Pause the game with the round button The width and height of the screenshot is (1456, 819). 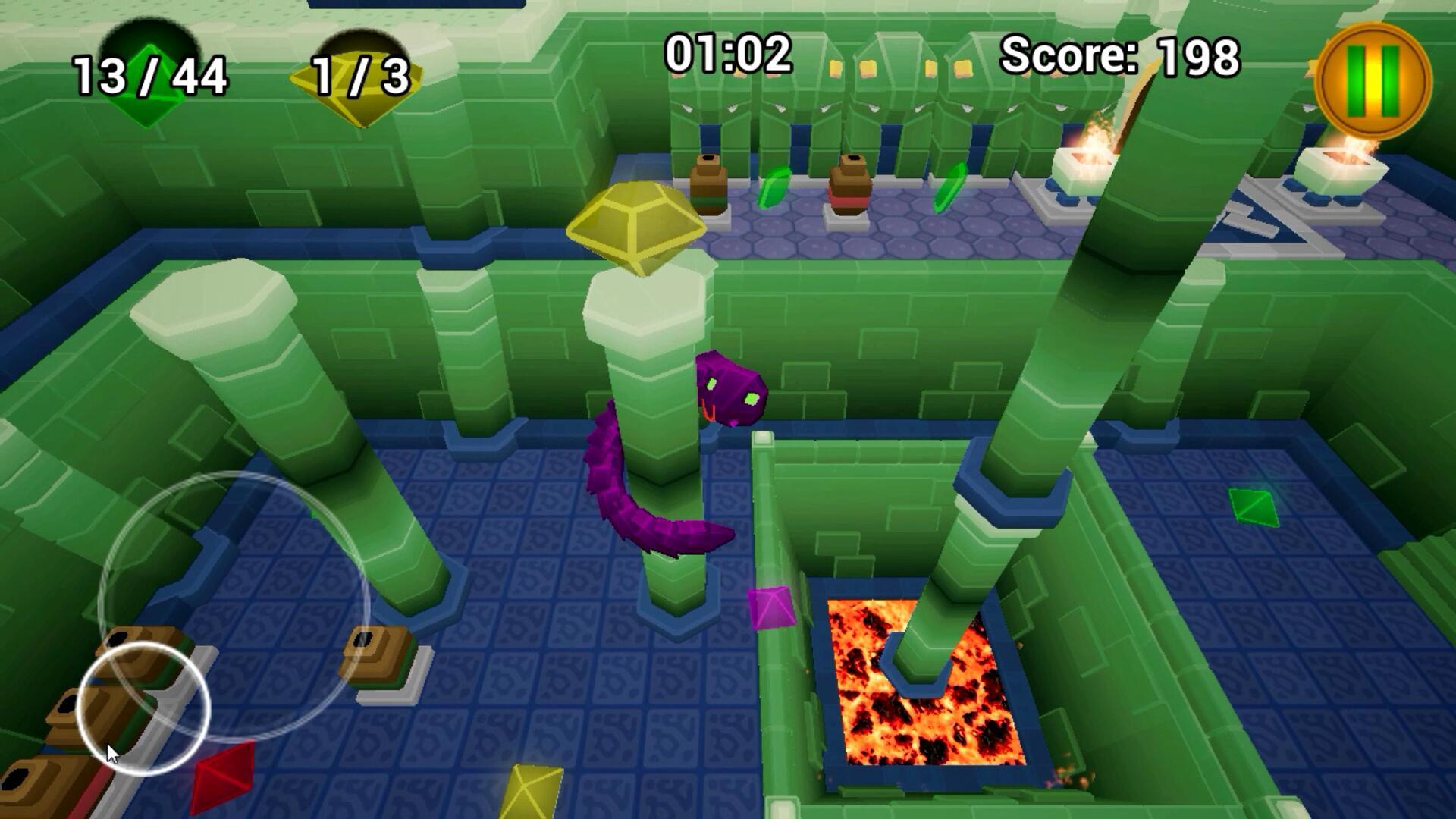pos(1376,81)
